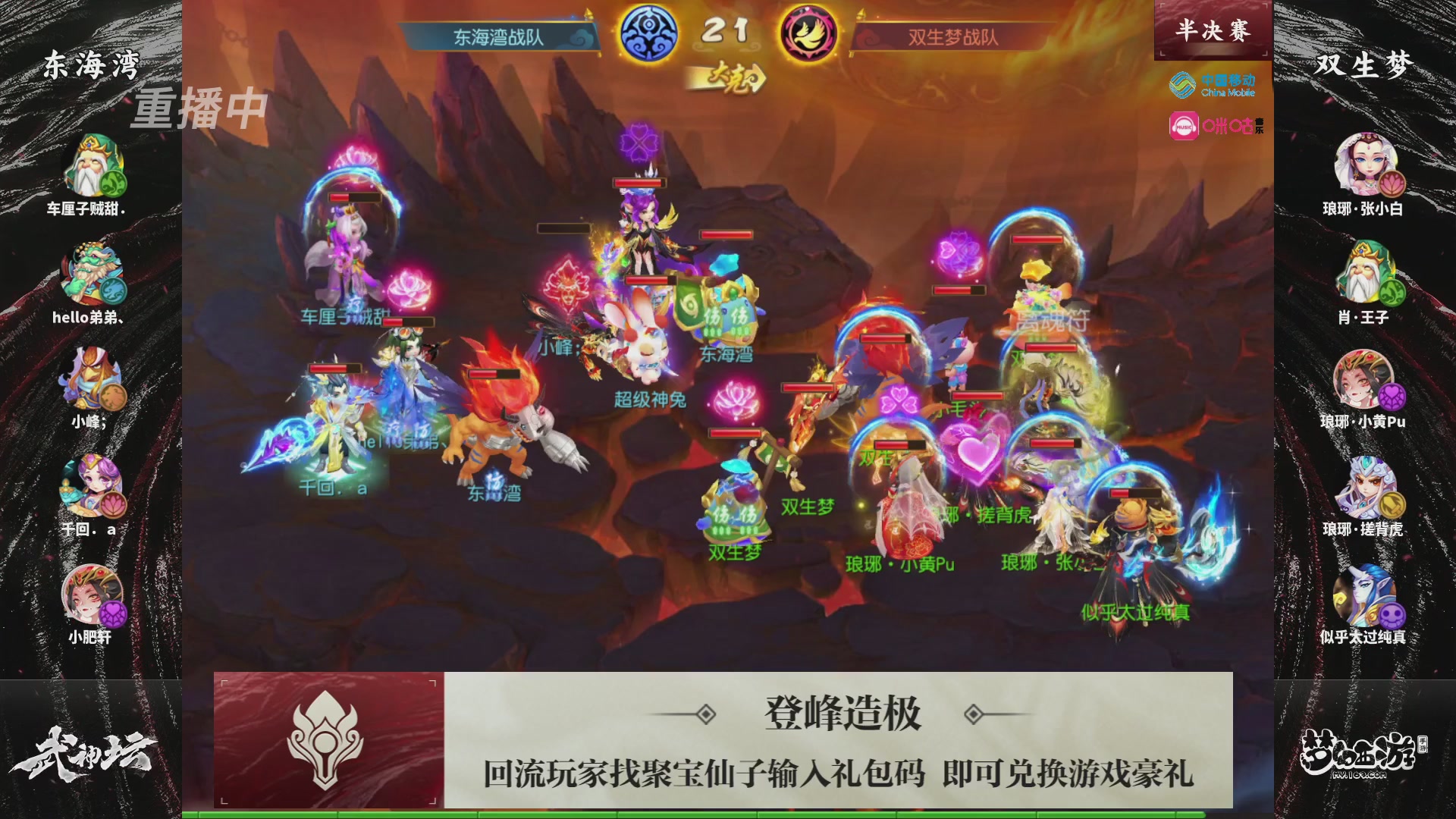Click the China Mobile logo
Screen dimensions: 1456x819
pyautogui.click(x=1213, y=84)
